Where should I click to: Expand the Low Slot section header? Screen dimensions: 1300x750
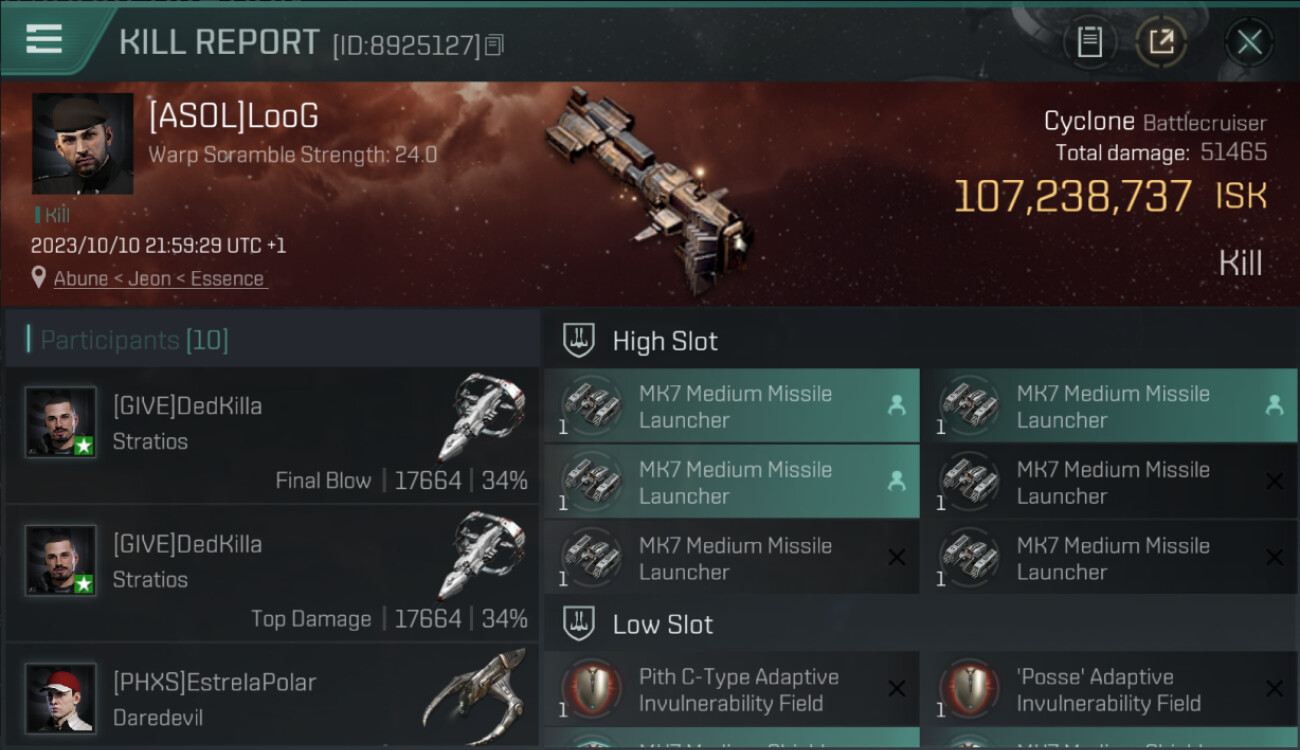pyautogui.click(x=662, y=625)
